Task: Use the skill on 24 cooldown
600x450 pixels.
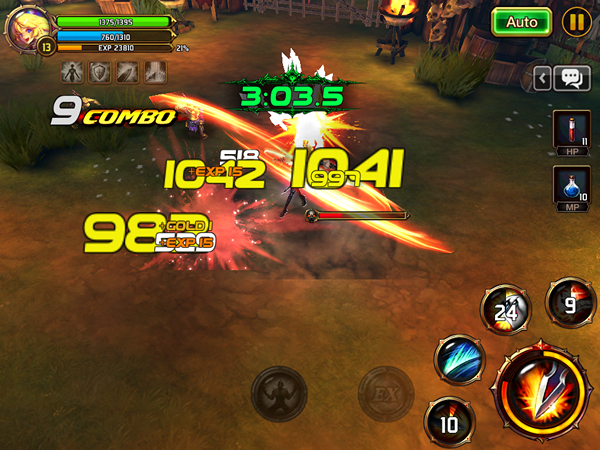Action: point(503,310)
